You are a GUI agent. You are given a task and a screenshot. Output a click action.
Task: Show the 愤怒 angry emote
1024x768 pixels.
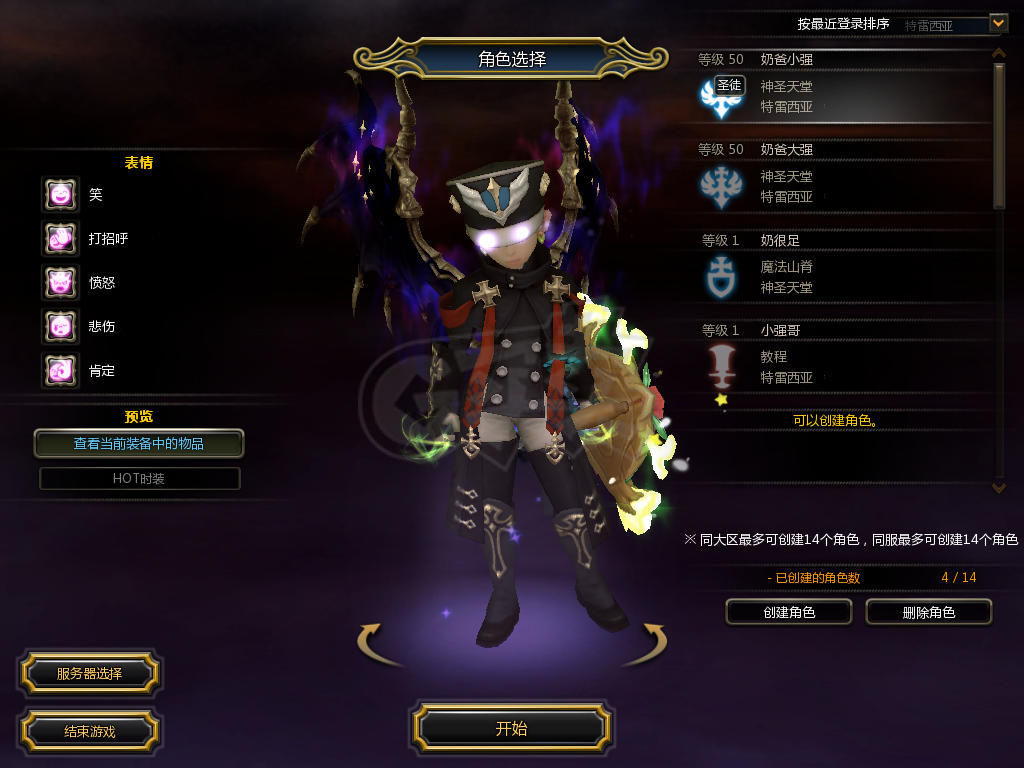pos(60,283)
